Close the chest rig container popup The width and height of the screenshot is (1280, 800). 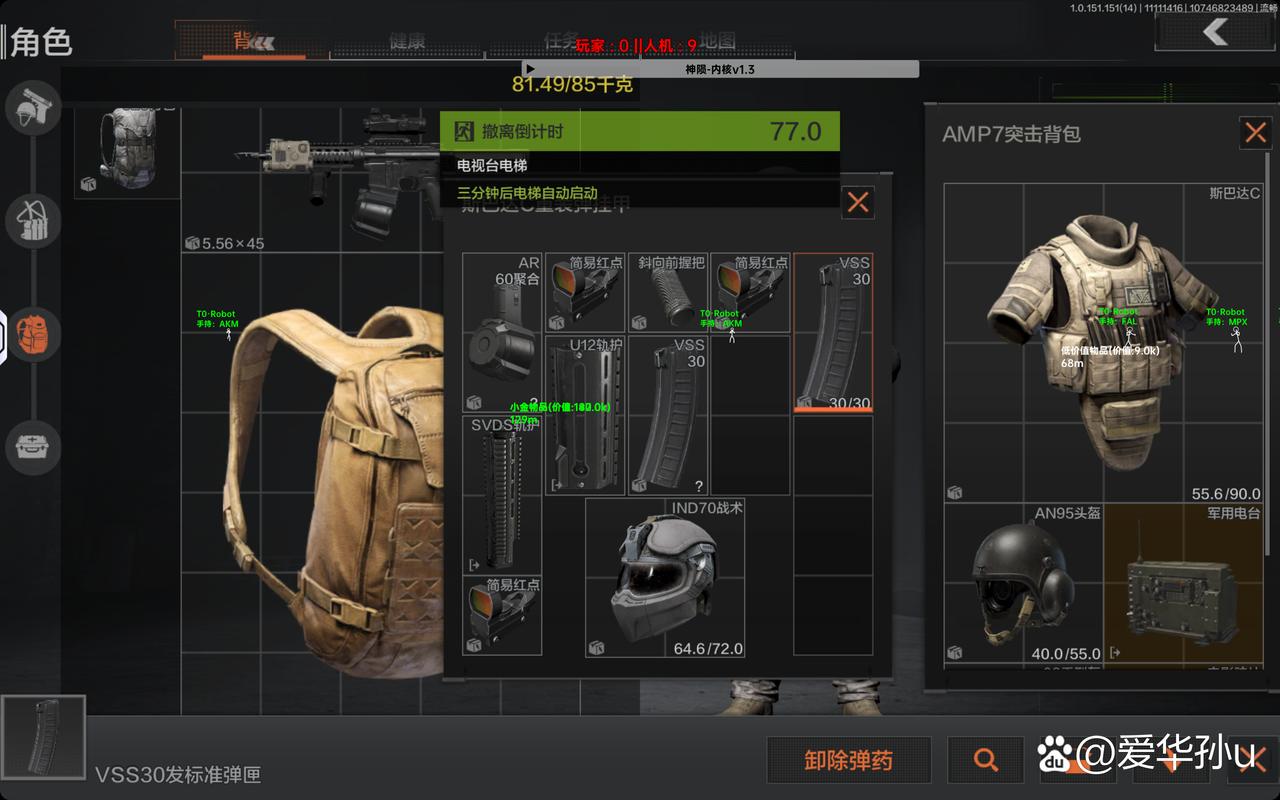857,203
